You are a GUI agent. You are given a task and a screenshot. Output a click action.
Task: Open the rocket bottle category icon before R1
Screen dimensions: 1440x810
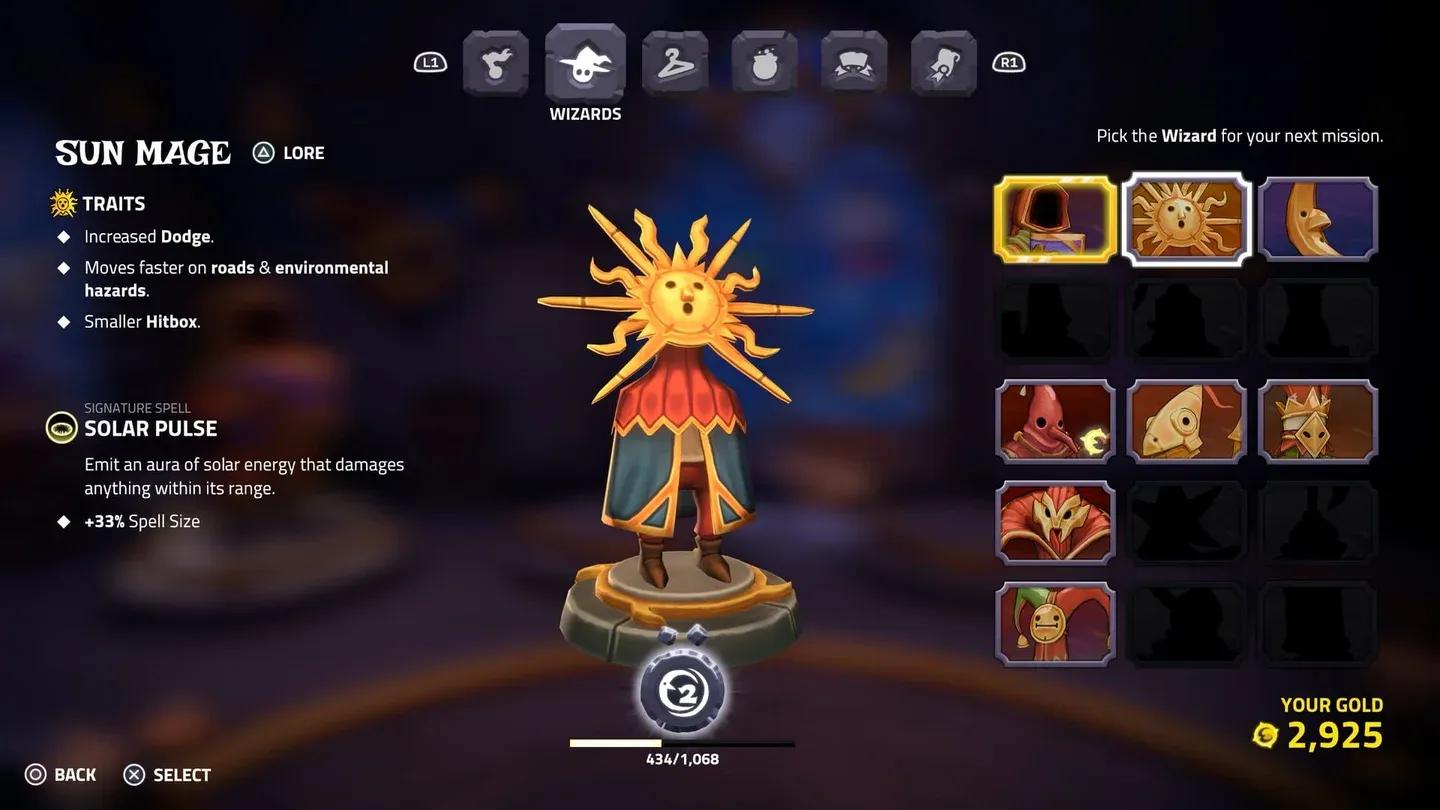942,62
